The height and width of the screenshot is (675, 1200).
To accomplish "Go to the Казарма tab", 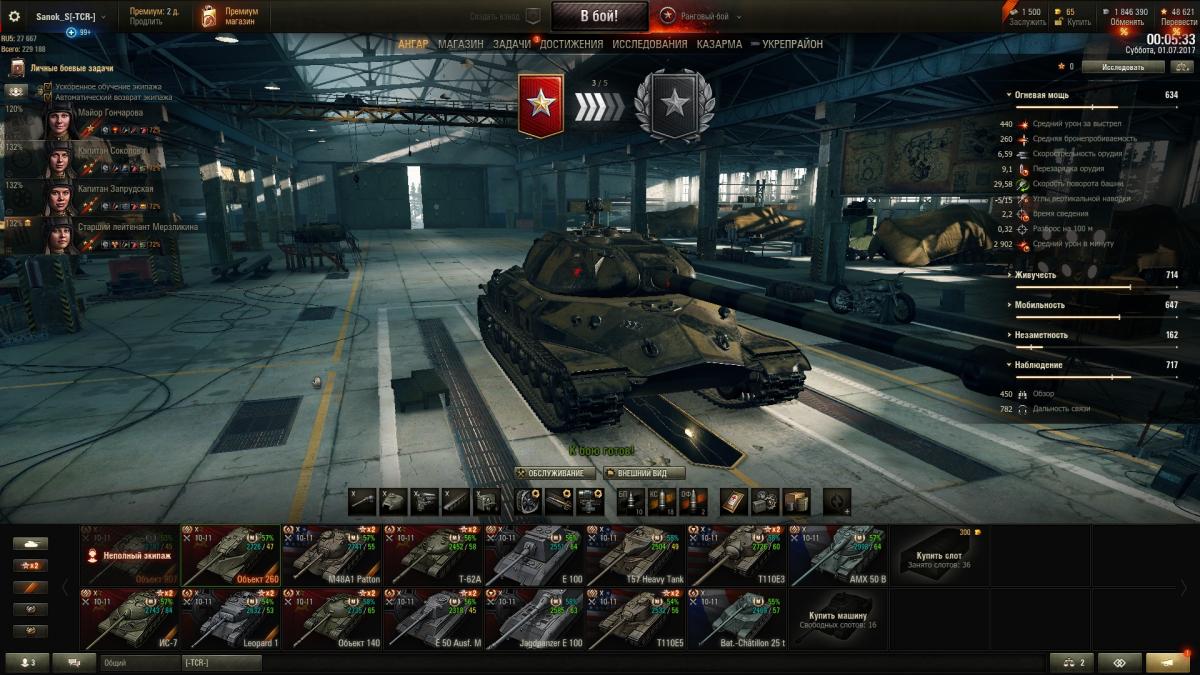I will point(719,44).
